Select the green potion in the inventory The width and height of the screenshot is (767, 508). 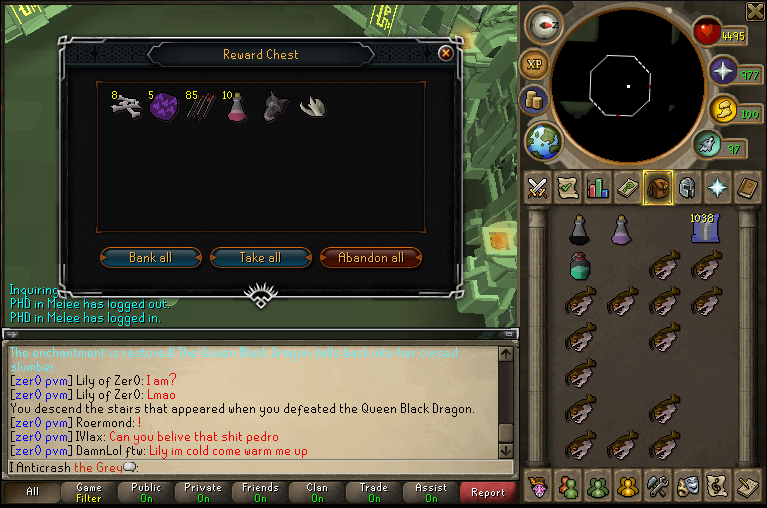[580, 265]
